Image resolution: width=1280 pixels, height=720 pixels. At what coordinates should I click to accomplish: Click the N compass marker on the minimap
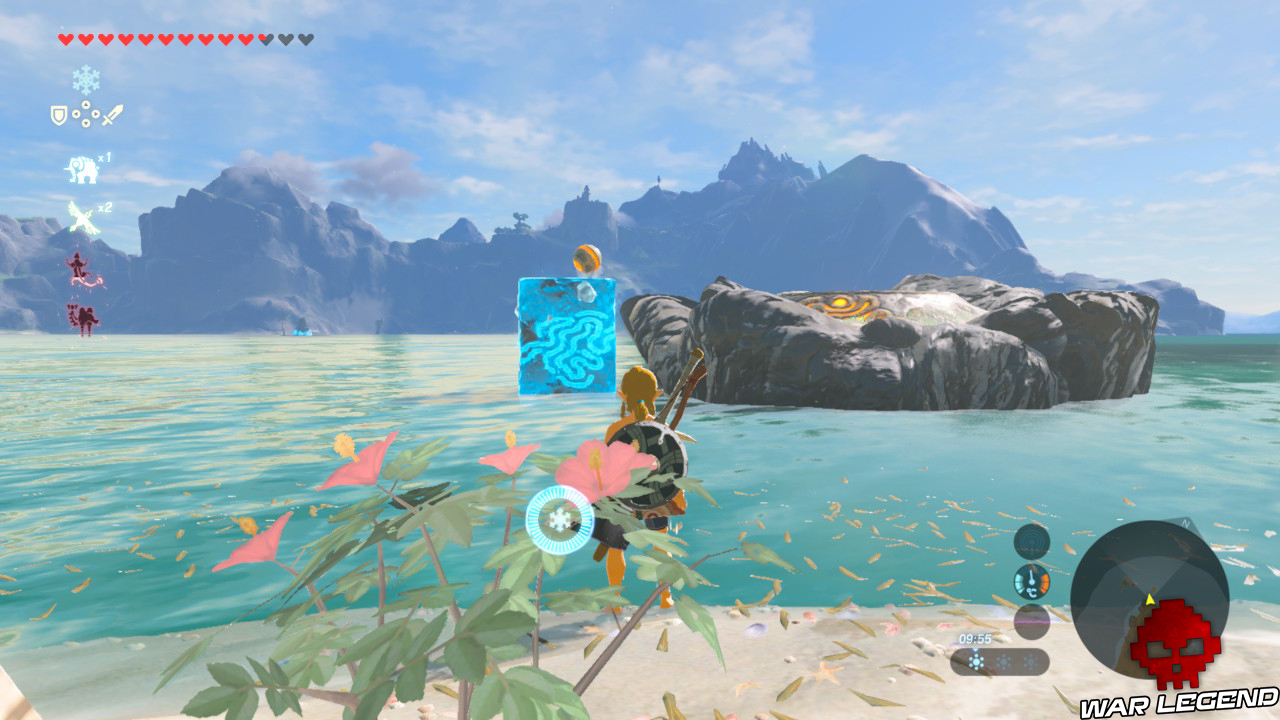[x=1184, y=524]
